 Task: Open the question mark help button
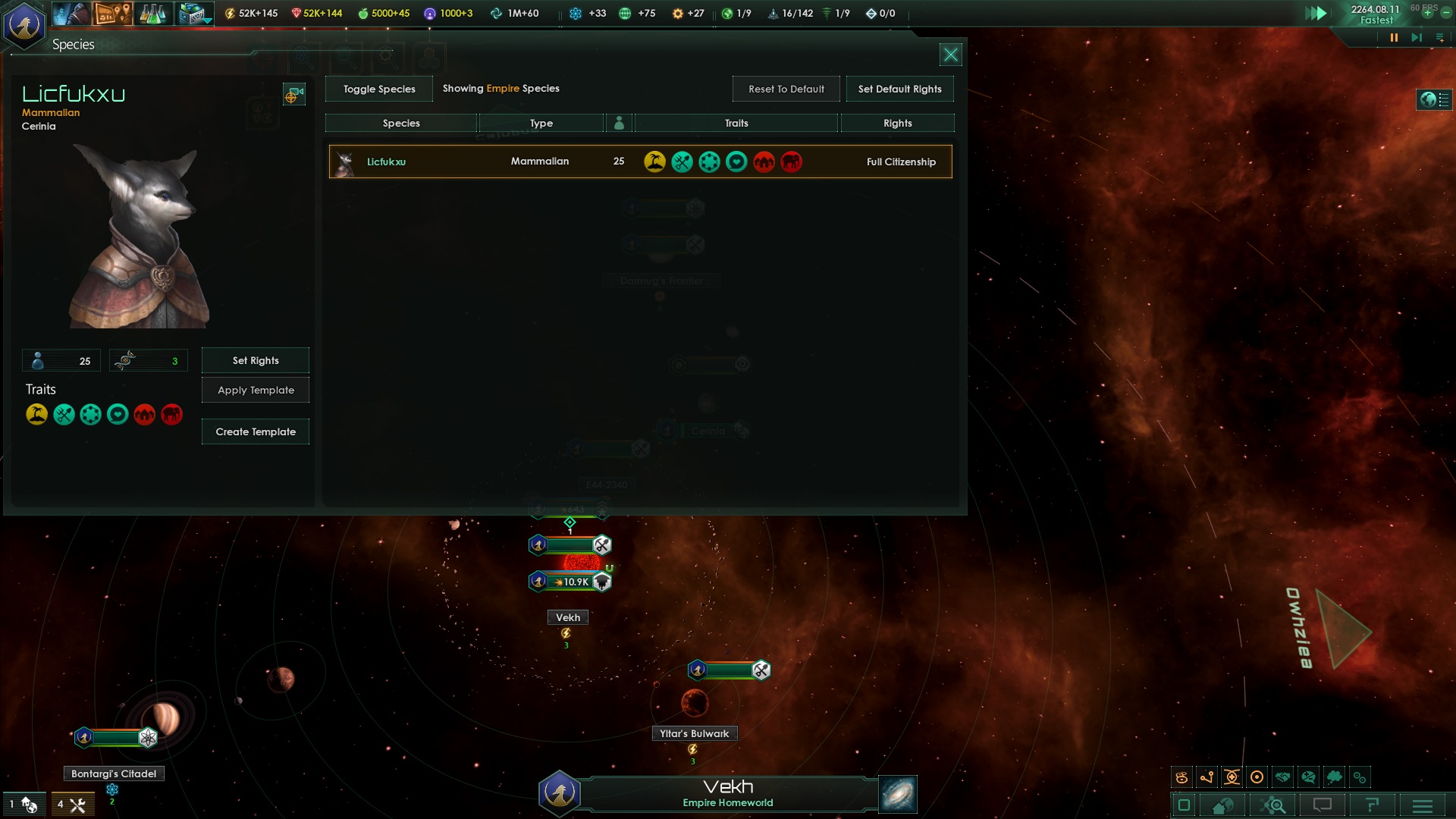1371,805
